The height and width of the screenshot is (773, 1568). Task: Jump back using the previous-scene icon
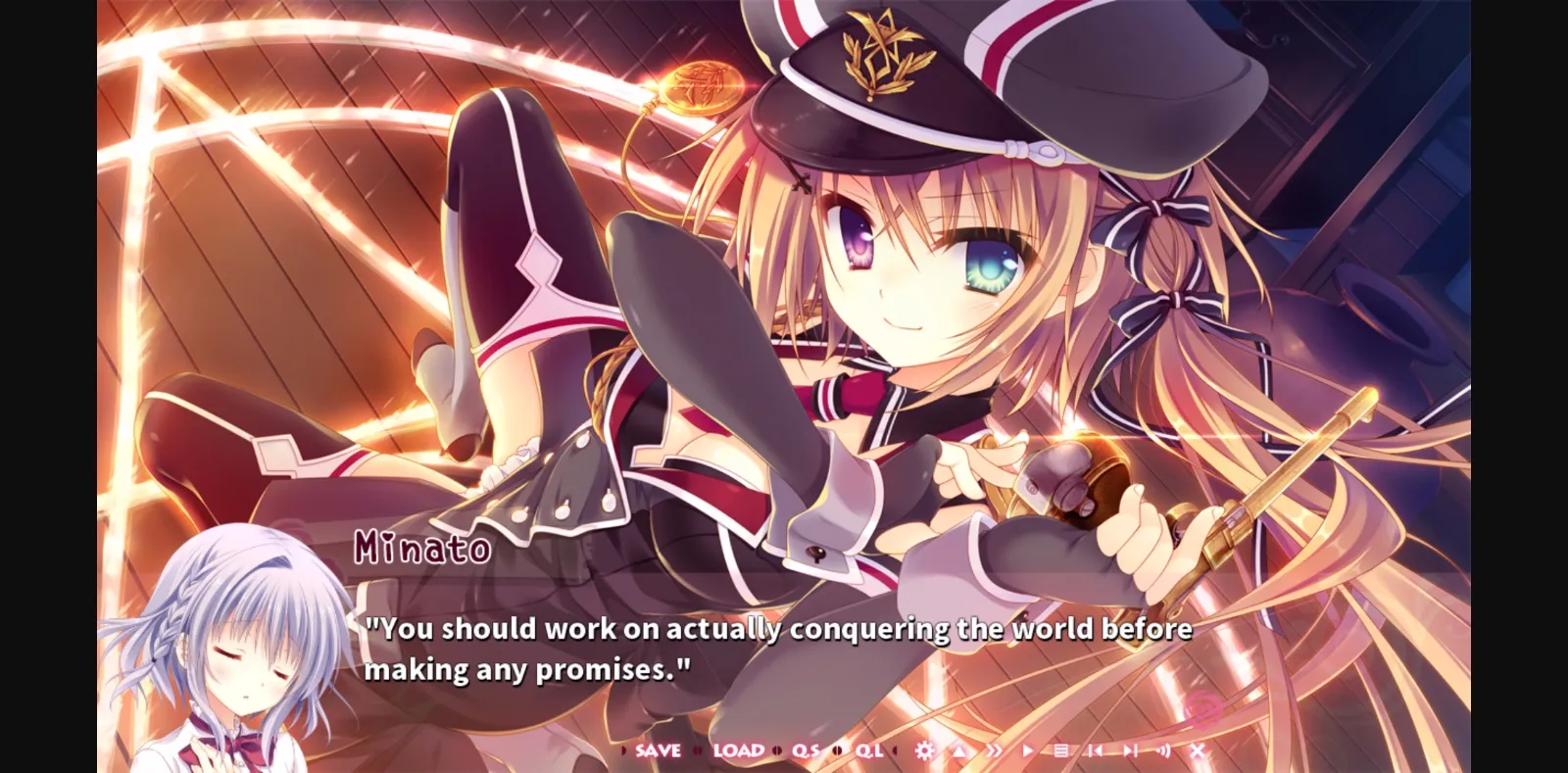[1098, 750]
